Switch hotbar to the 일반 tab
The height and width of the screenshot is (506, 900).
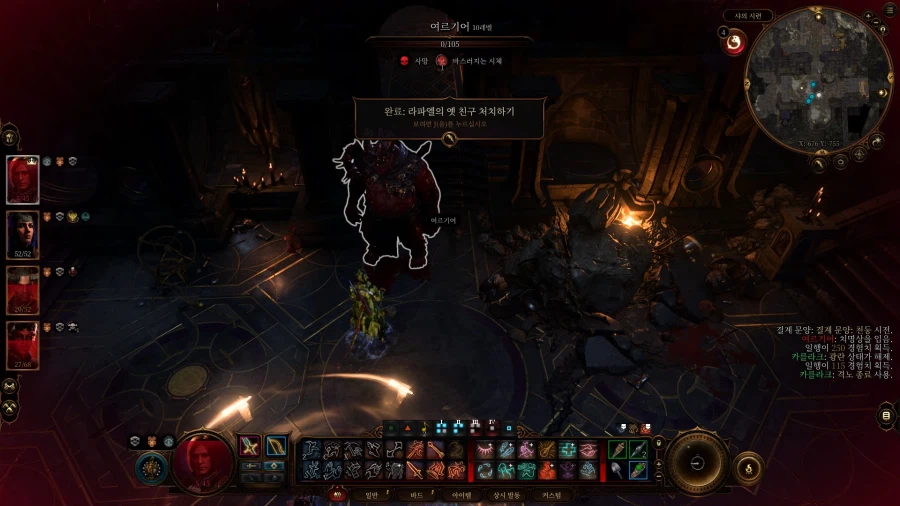click(372, 495)
